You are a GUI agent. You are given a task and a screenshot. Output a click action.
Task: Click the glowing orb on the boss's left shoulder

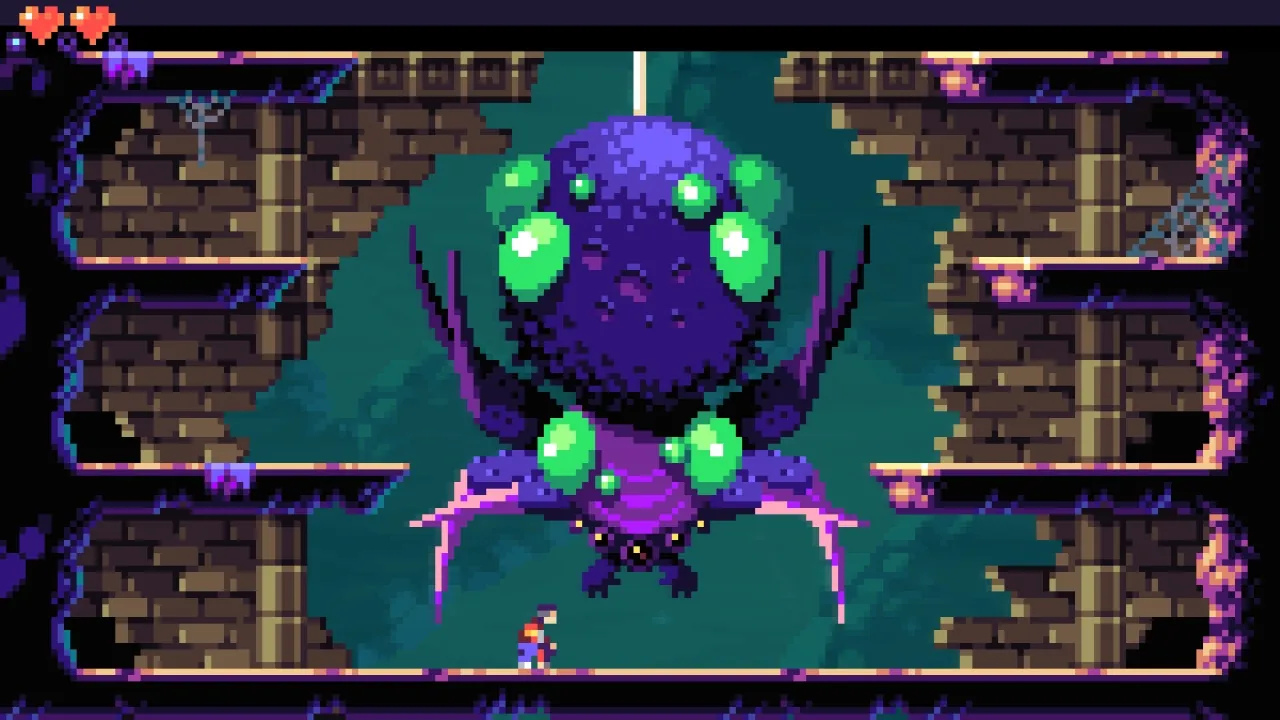565,448
